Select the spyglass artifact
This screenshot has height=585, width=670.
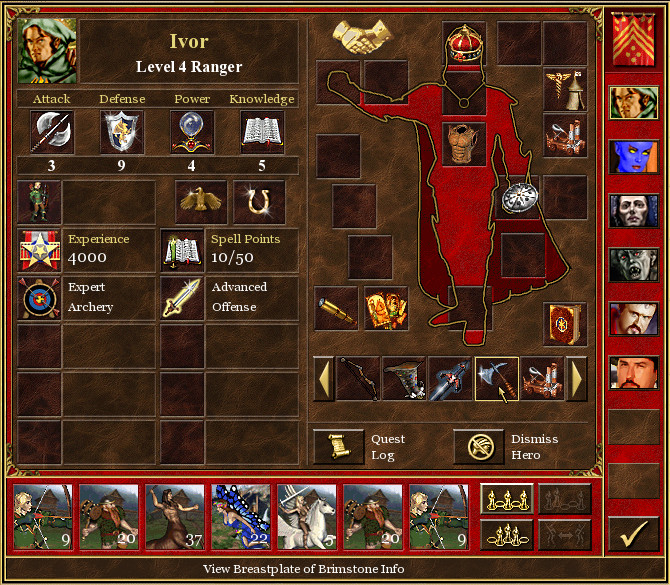point(336,309)
